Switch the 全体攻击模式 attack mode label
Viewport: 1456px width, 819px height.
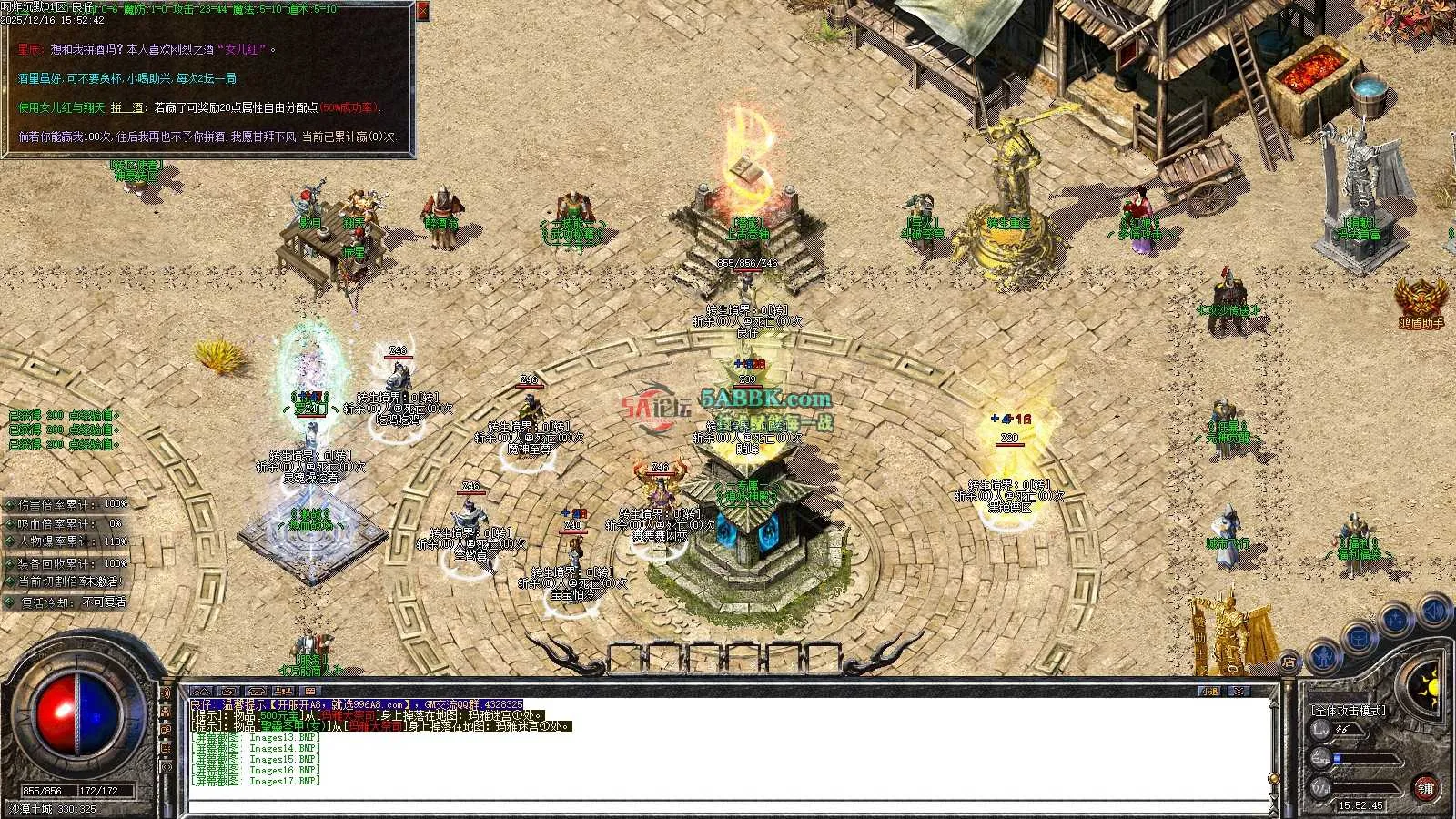pos(1348,710)
